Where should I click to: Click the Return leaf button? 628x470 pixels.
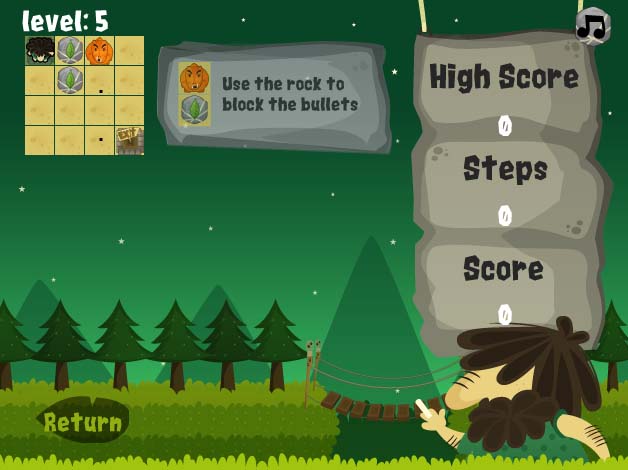[x=83, y=422]
